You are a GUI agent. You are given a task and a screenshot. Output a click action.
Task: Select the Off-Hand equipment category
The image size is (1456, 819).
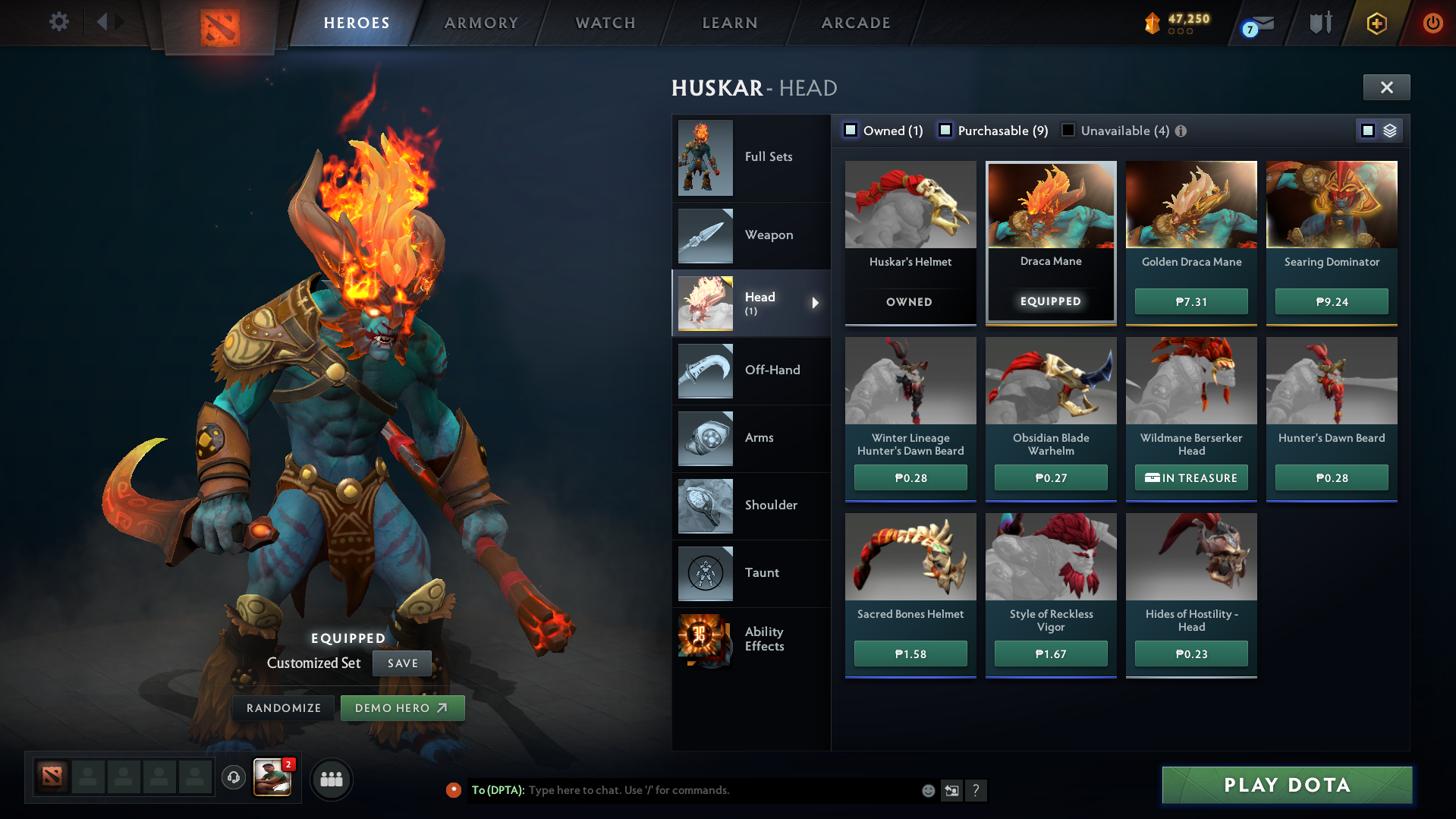772,370
